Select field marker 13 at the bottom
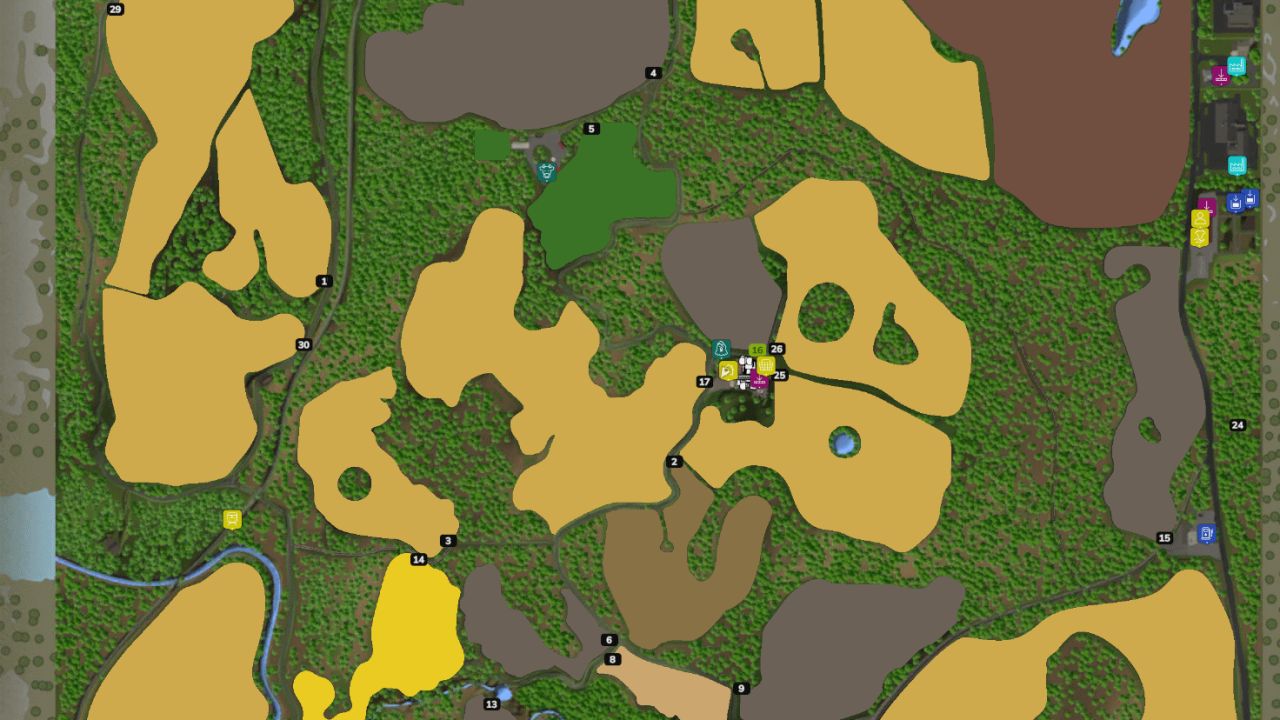 coord(491,704)
